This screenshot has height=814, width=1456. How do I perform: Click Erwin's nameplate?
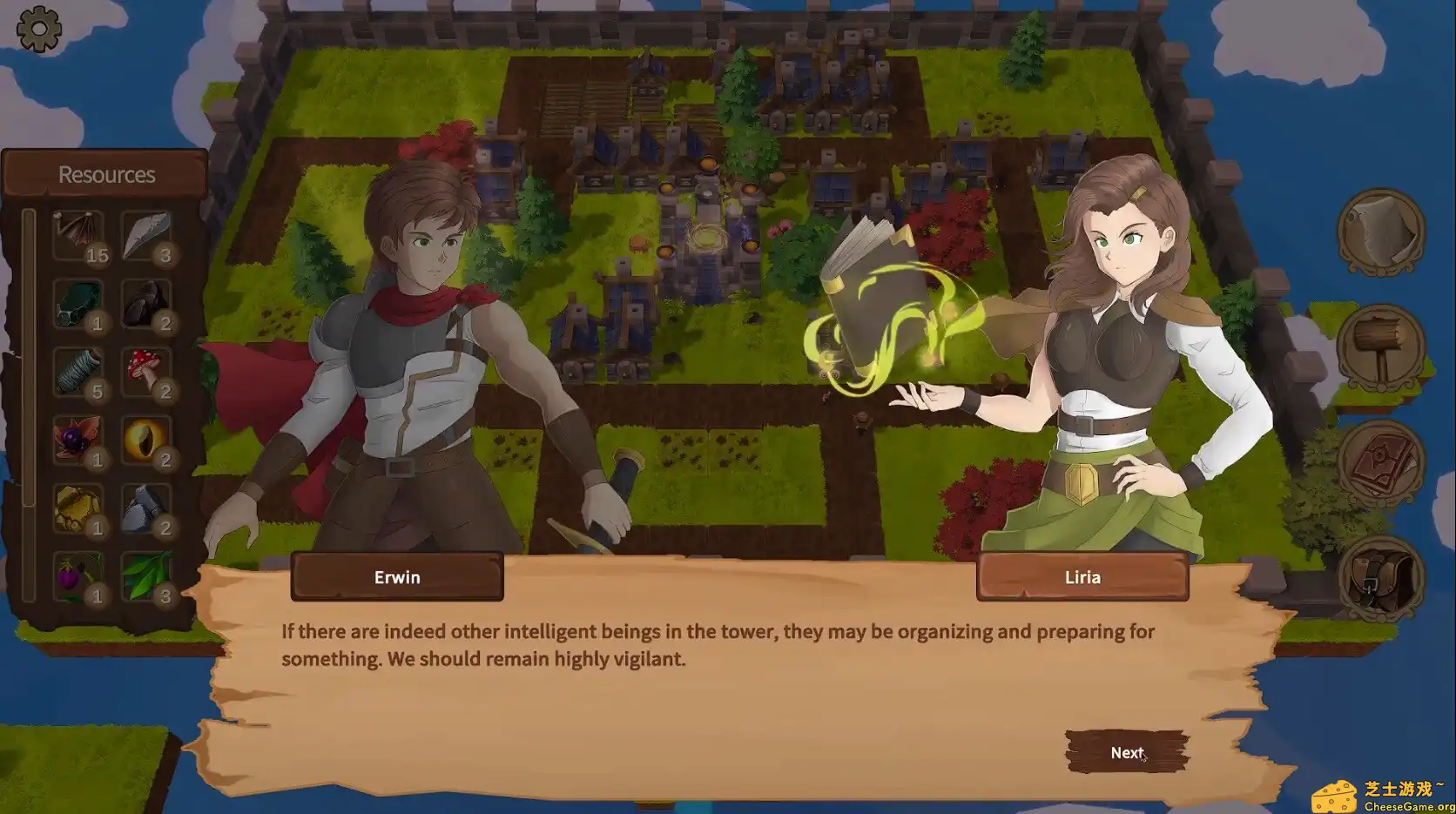pyautogui.click(x=396, y=575)
